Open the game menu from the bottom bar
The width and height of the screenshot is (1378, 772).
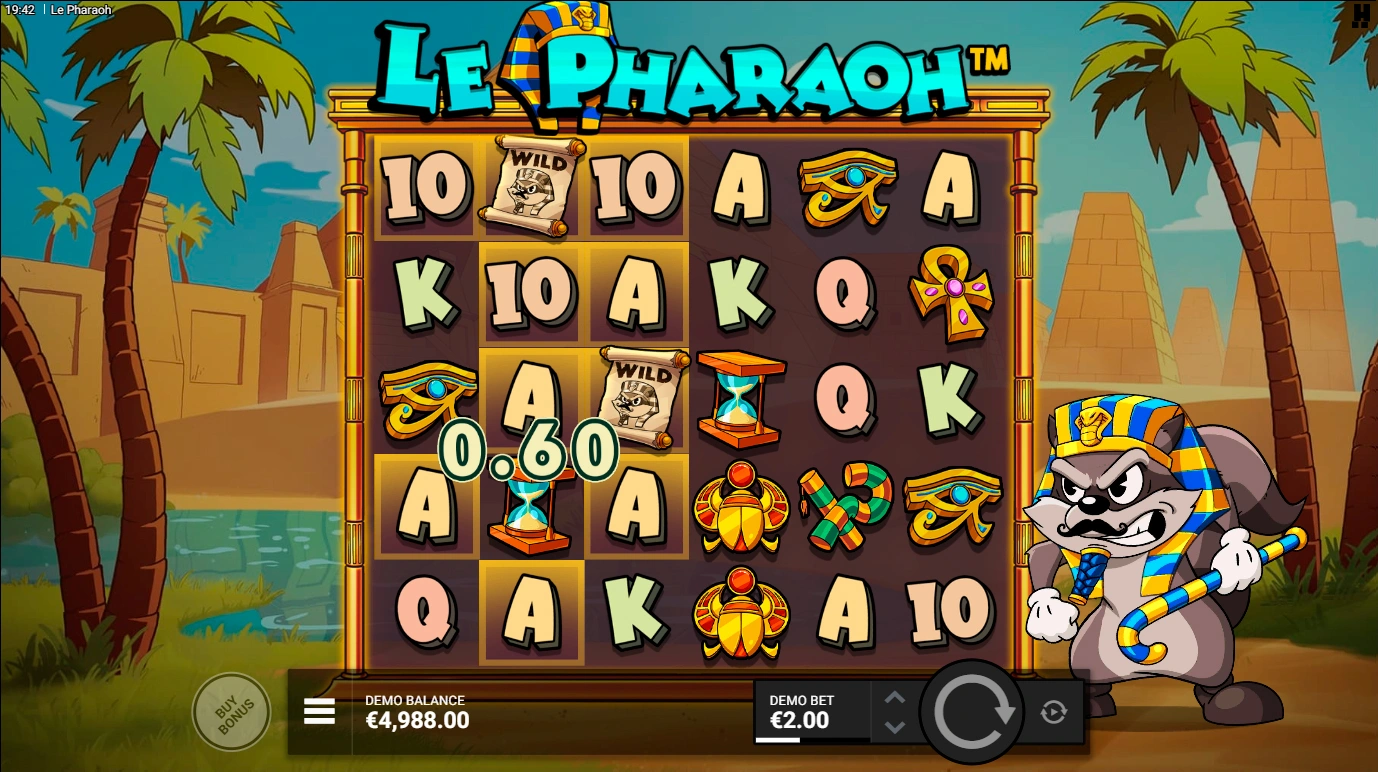point(319,710)
